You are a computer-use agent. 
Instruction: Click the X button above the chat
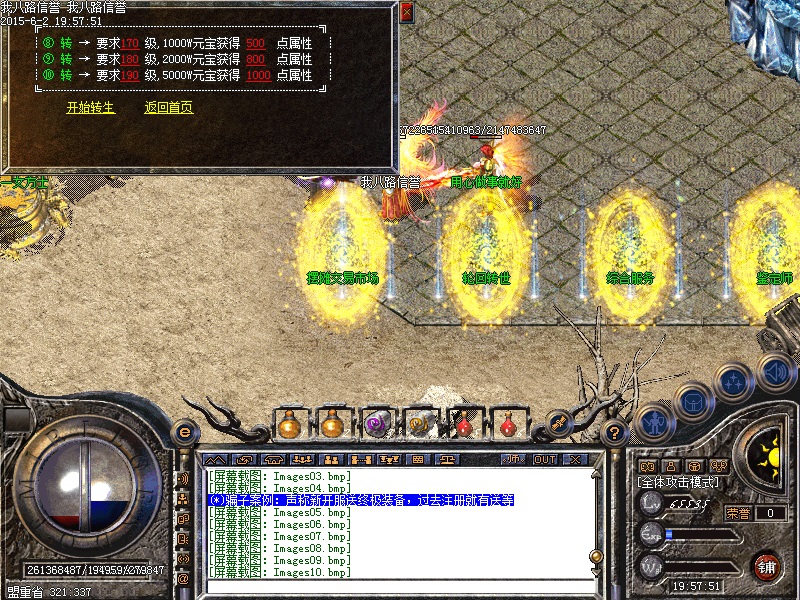tap(574, 459)
